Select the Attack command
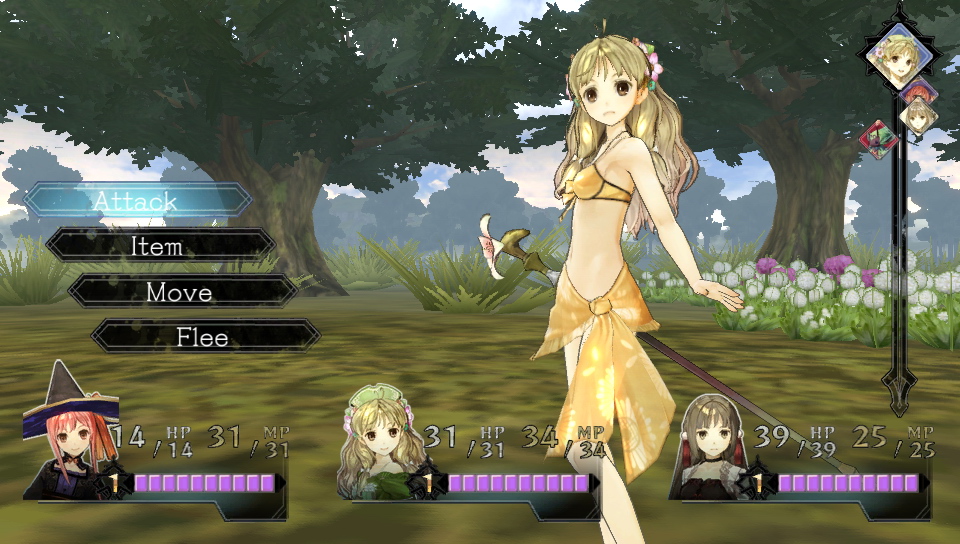 [137, 200]
